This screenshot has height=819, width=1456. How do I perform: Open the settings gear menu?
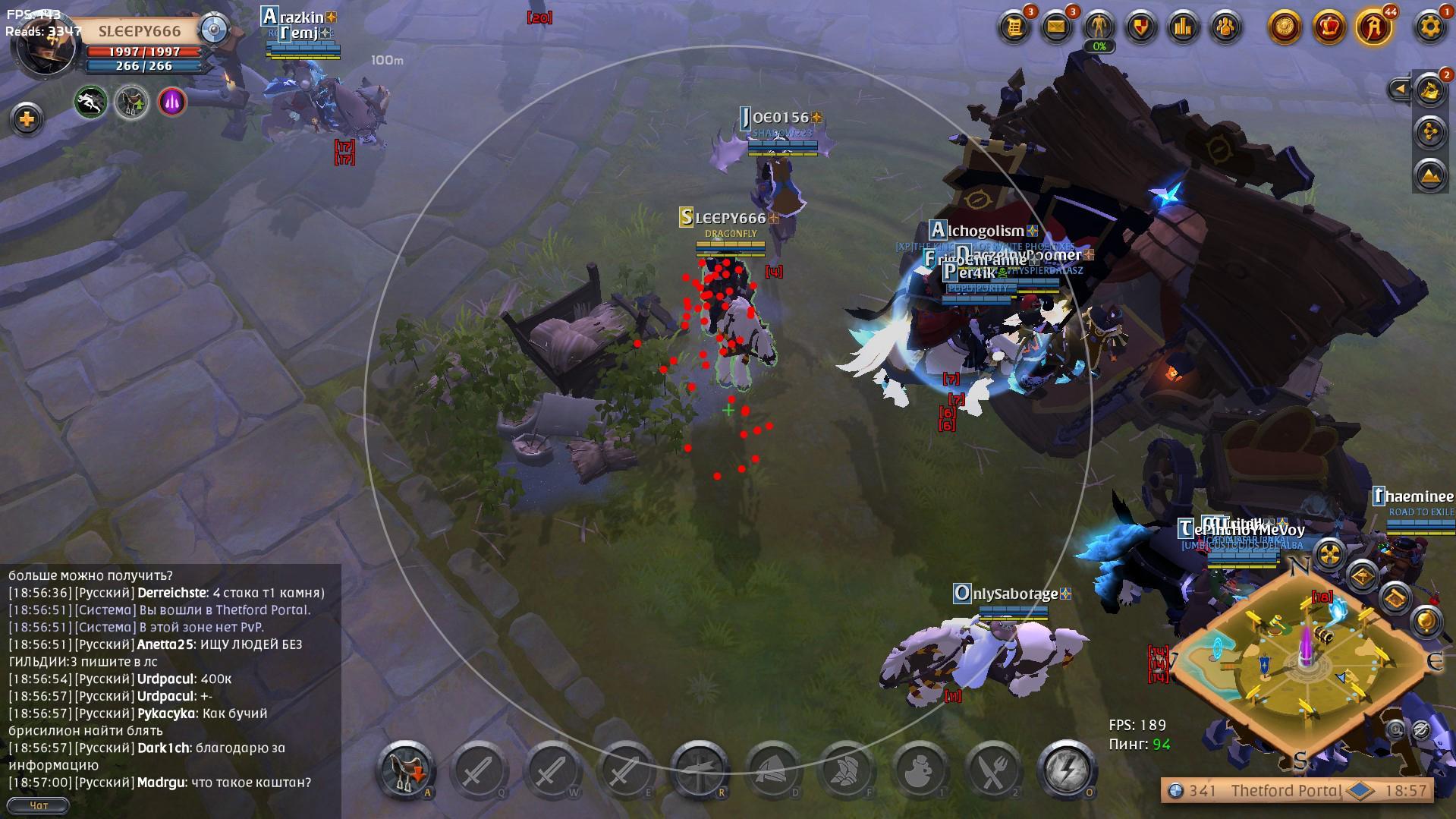pos(1429,28)
